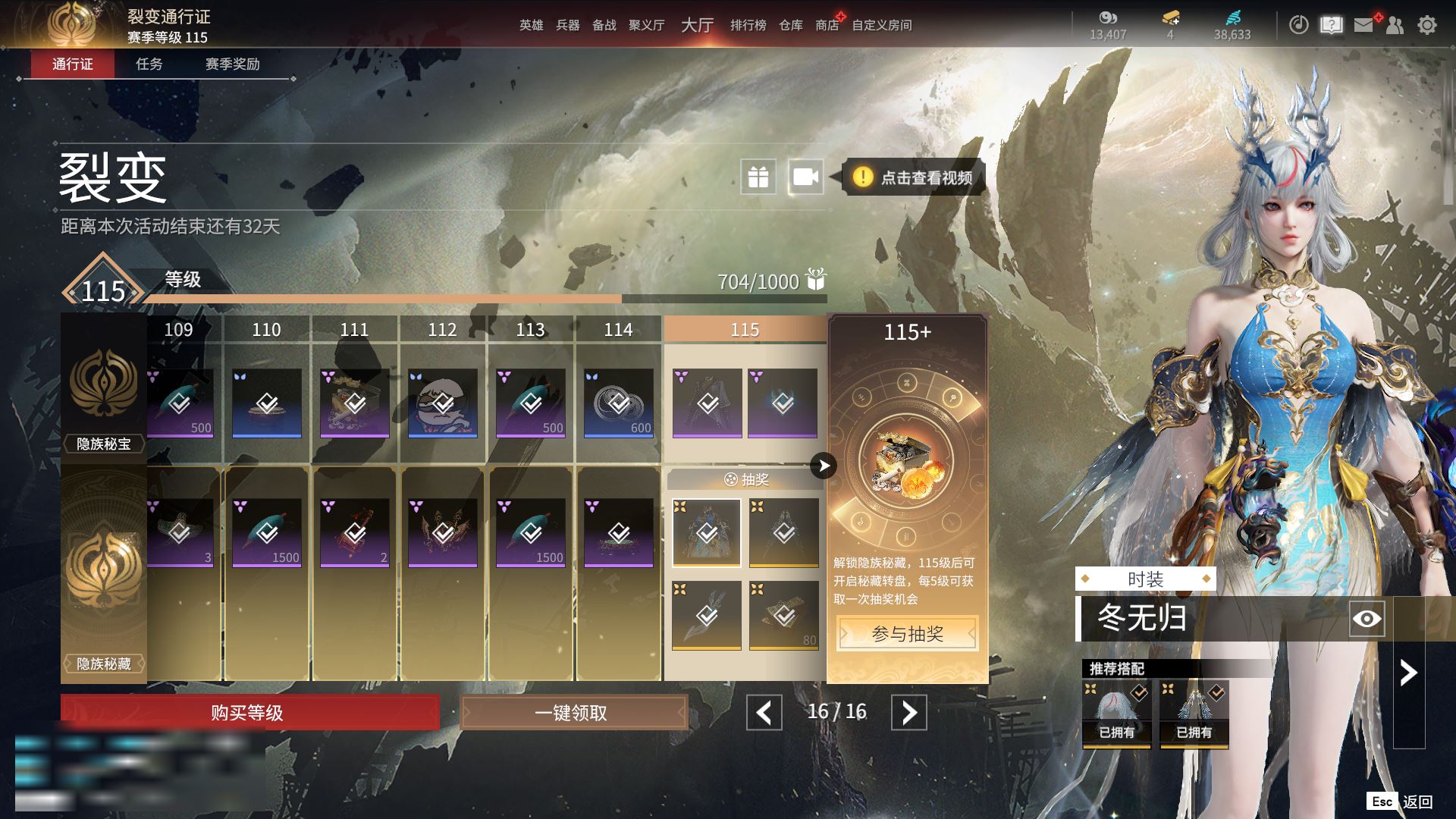Check the mail envelope icon

click(1363, 25)
